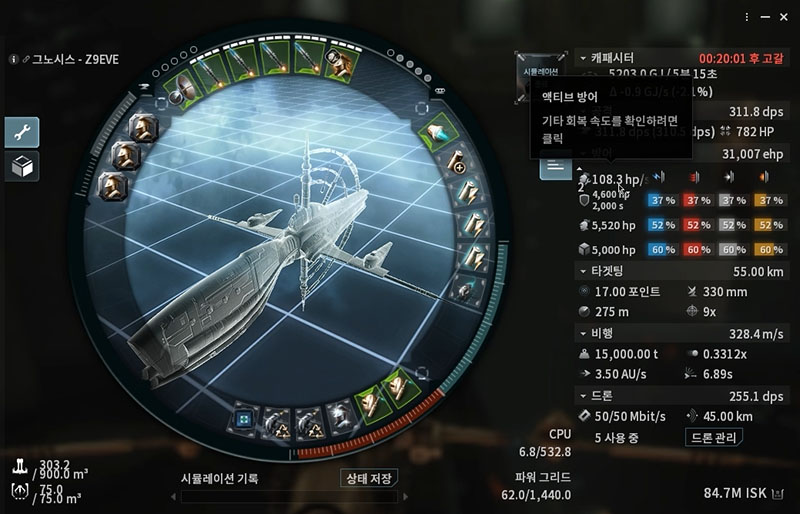Switch to the cube cargo tab
Viewport: 800px width, 514px height.
[x=21, y=167]
